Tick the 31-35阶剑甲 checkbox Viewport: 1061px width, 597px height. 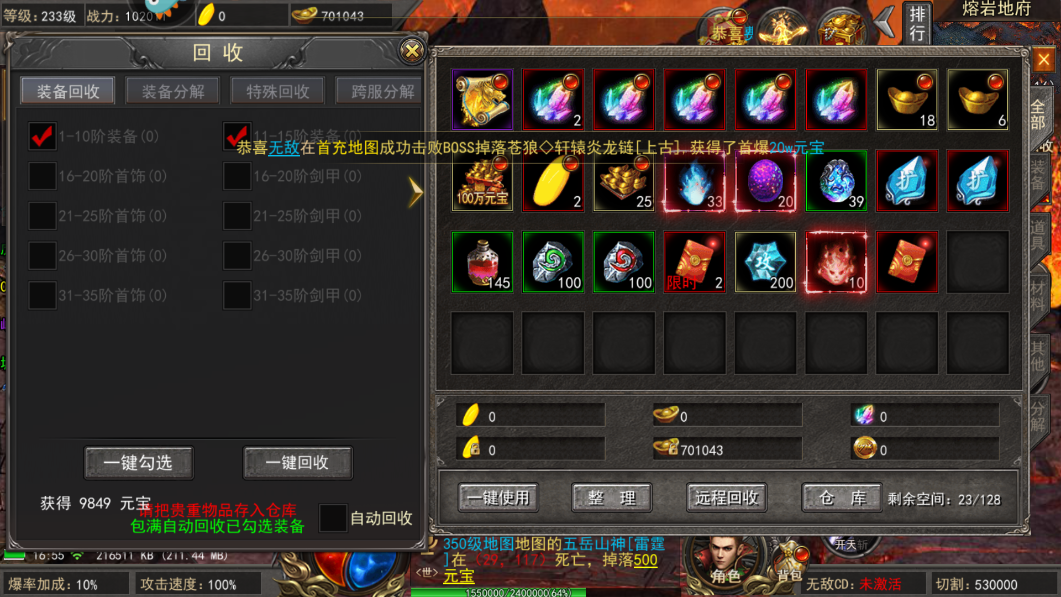pyautogui.click(x=237, y=295)
